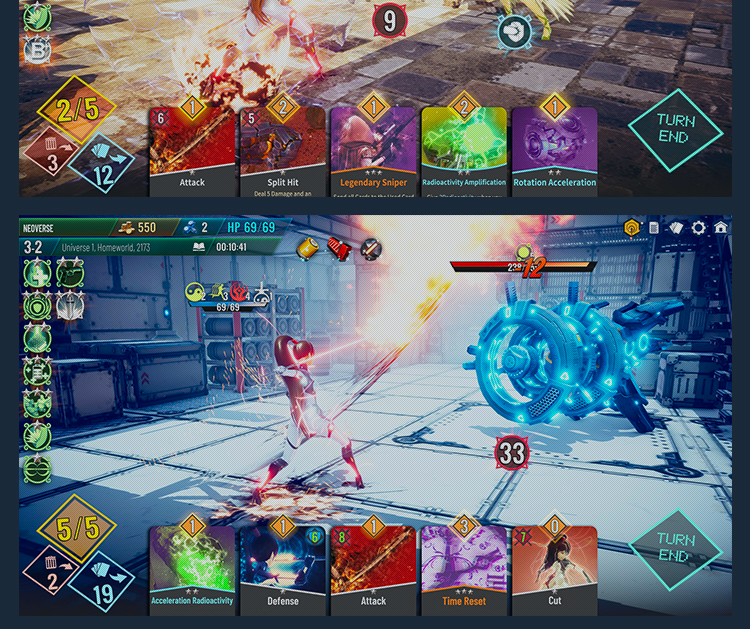The height and width of the screenshot is (629, 750).
Task: Choose the Radioactivity Amplification card
Action: tap(464, 150)
